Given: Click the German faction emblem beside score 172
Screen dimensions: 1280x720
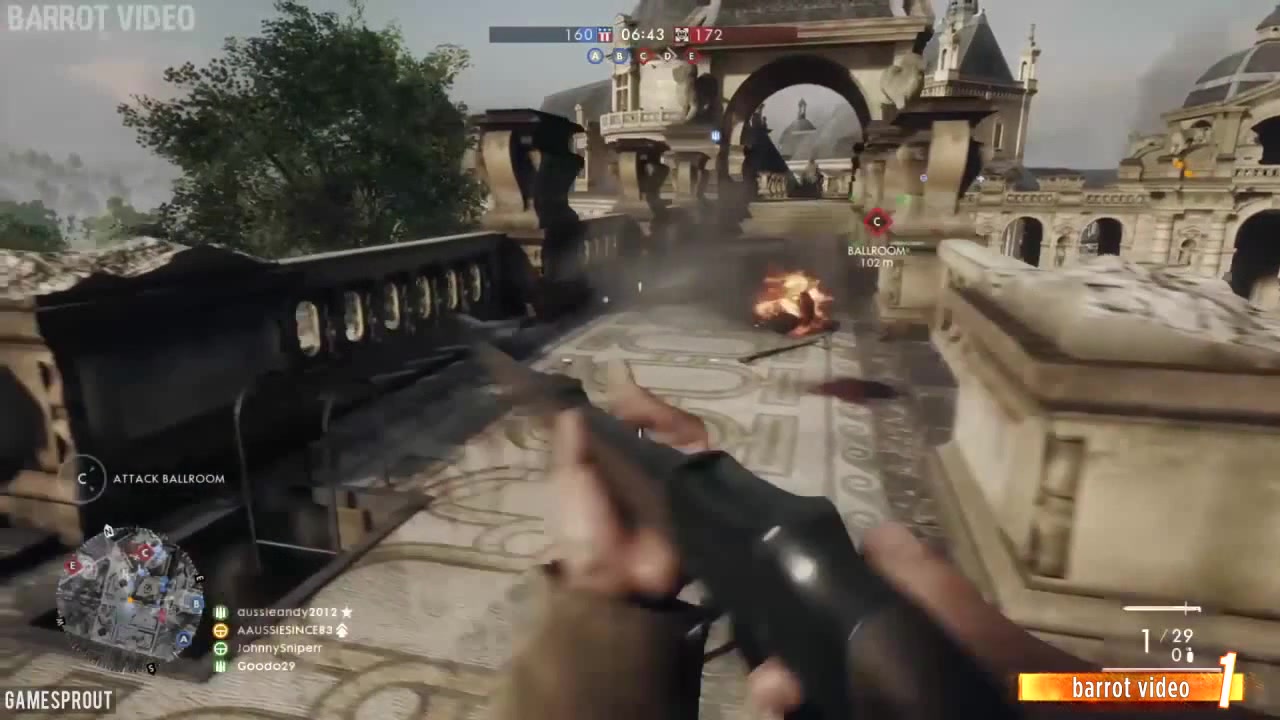Looking at the screenshot, I should (682, 34).
